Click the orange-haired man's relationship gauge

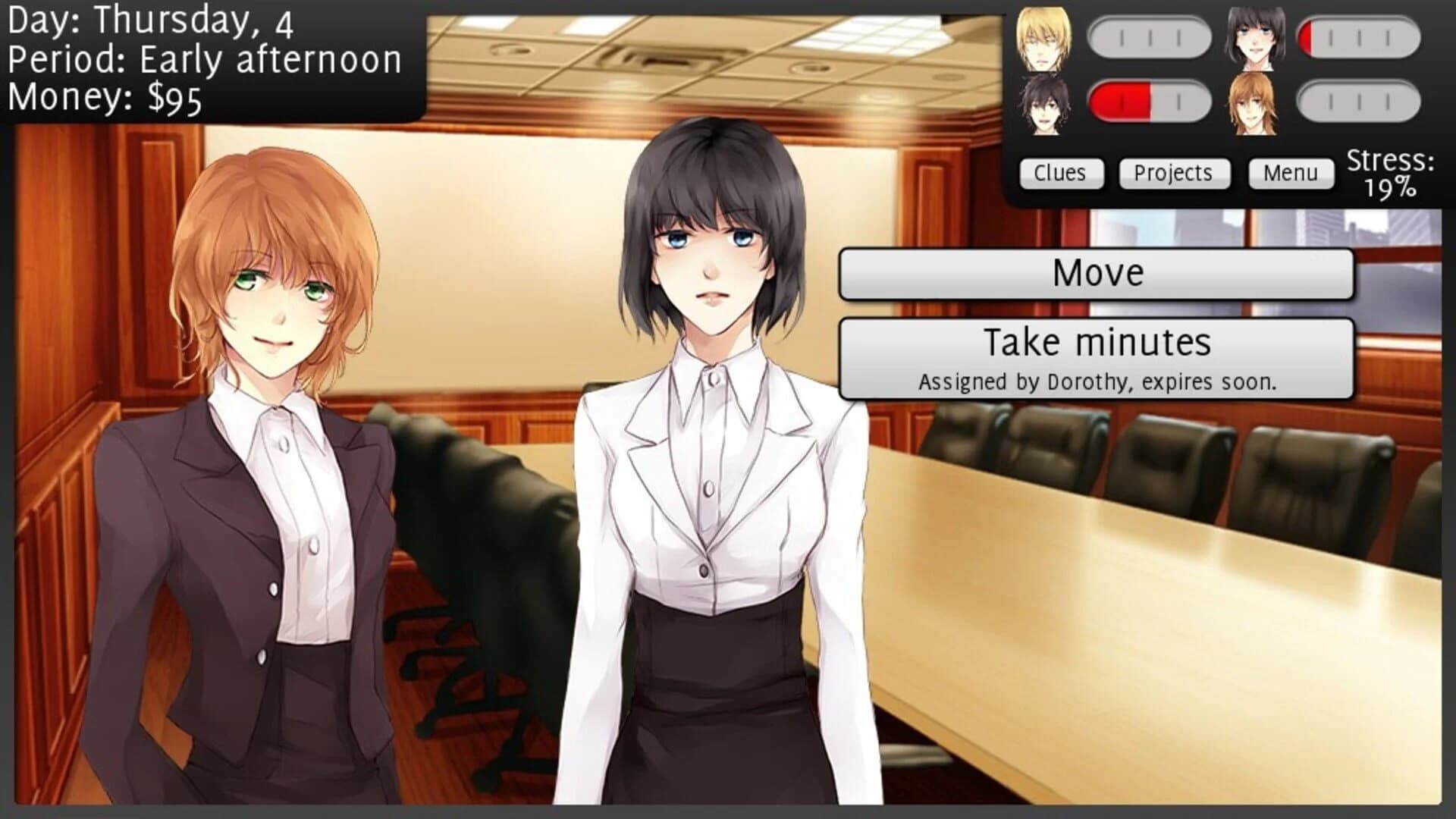1361,101
